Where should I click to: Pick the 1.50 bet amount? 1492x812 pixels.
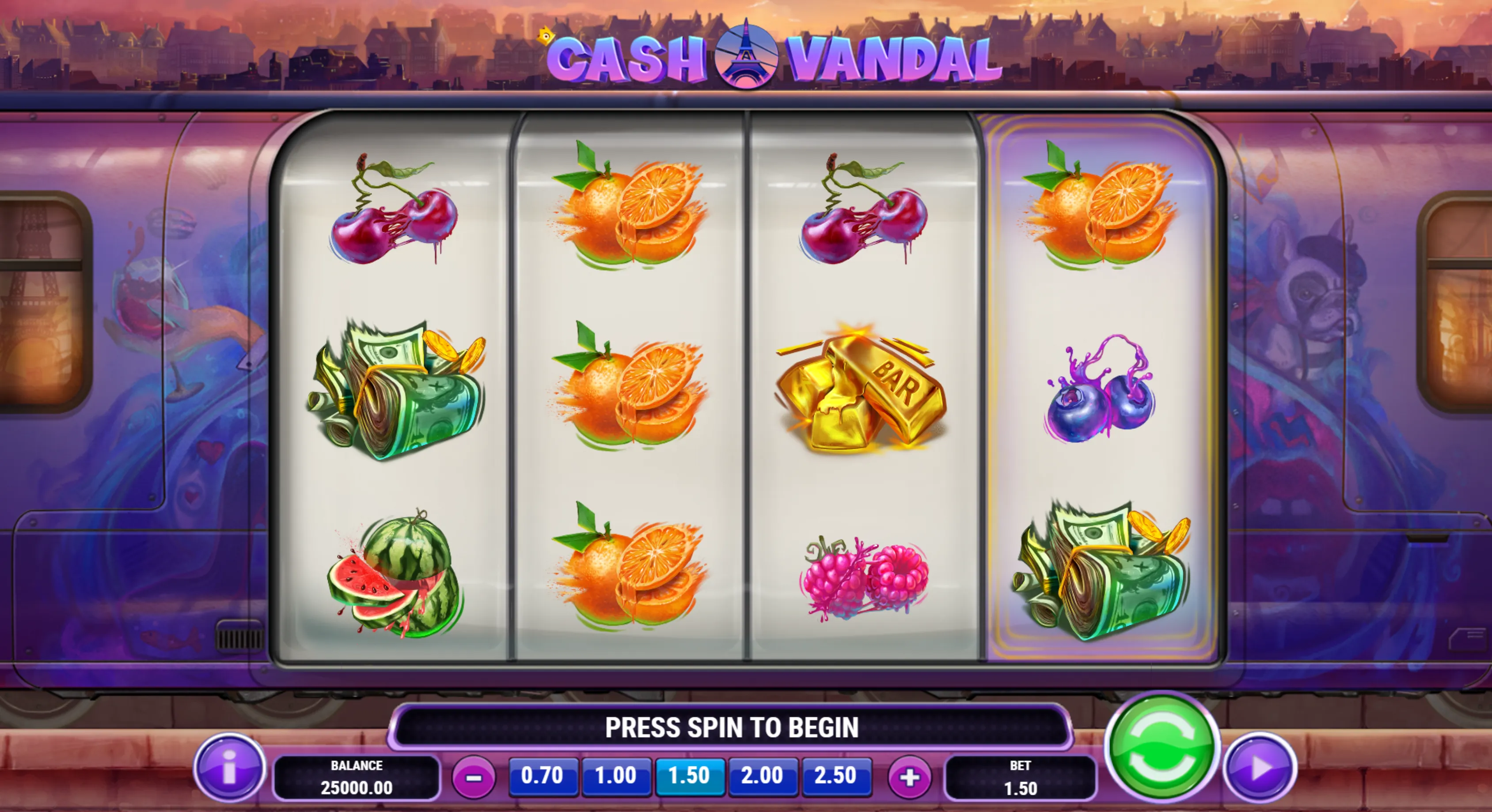[x=689, y=775]
